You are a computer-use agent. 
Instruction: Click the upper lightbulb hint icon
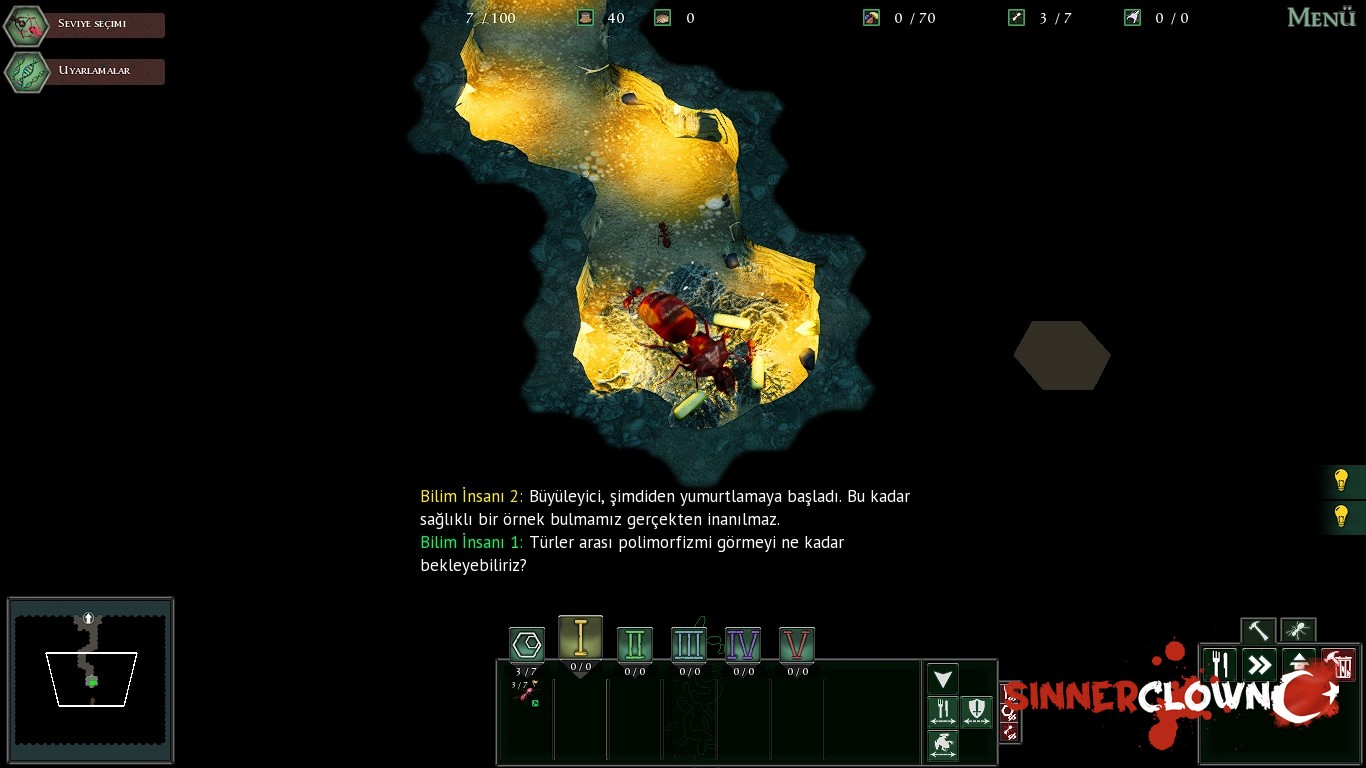pyautogui.click(x=1342, y=481)
